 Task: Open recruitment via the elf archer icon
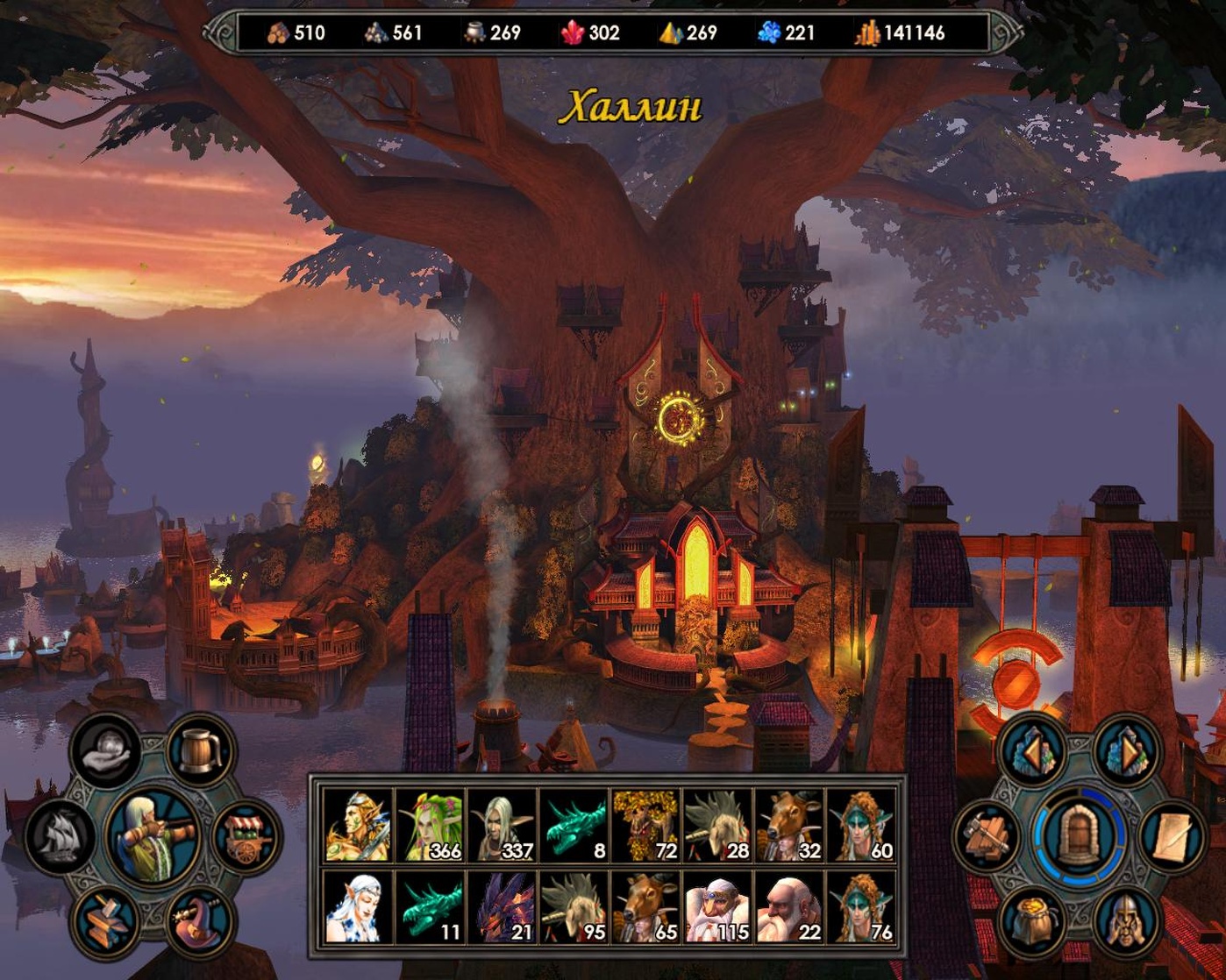tap(154, 835)
